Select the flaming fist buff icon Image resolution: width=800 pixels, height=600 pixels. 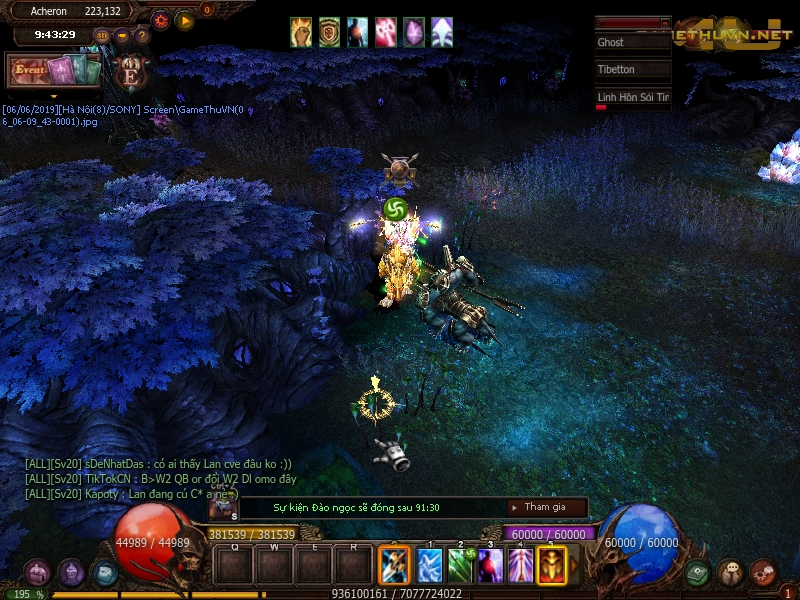click(x=301, y=32)
